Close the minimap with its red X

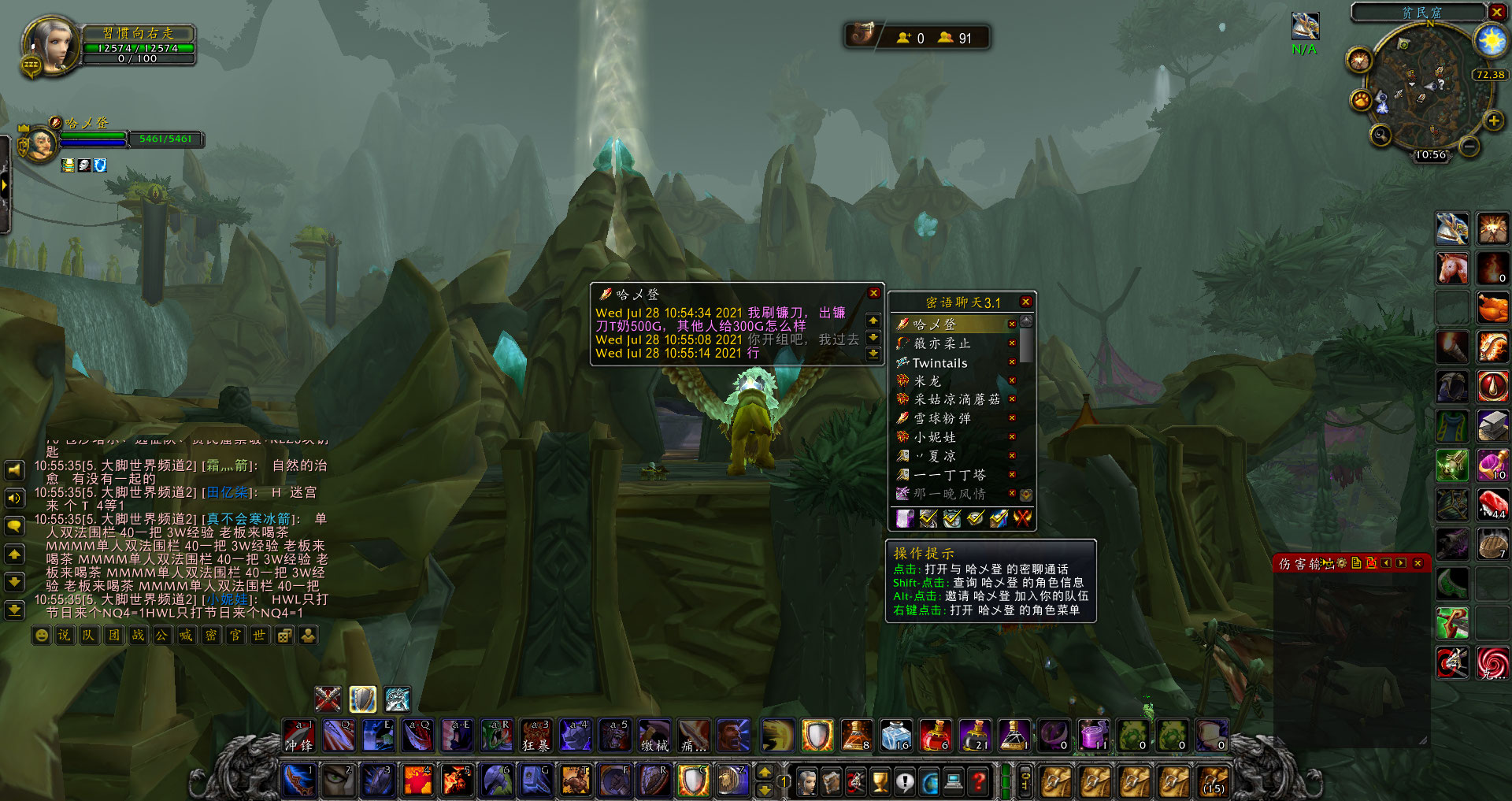coord(1497,12)
